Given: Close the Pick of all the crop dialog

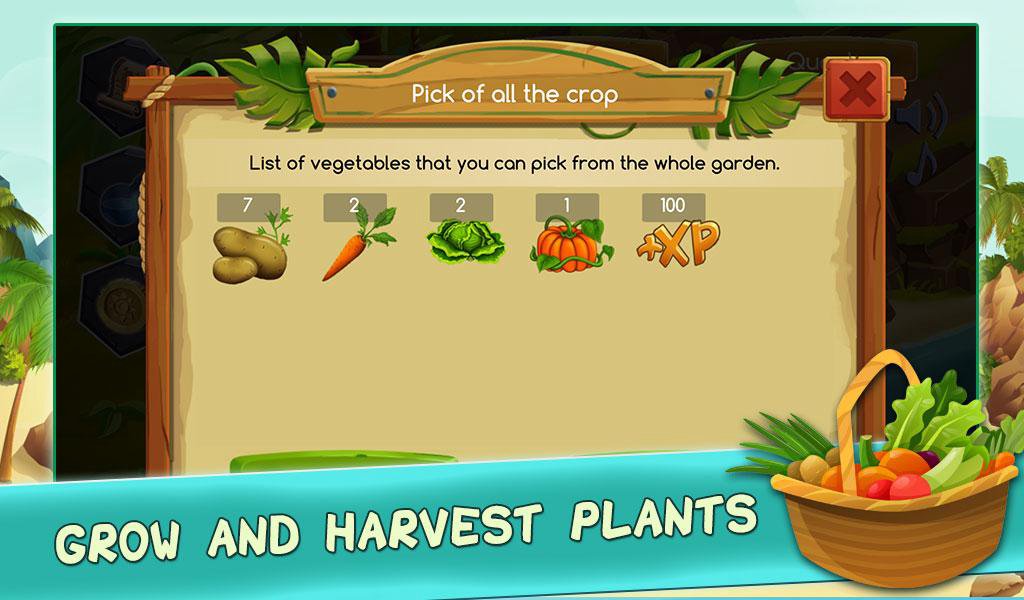Looking at the screenshot, I should [856, 90].
